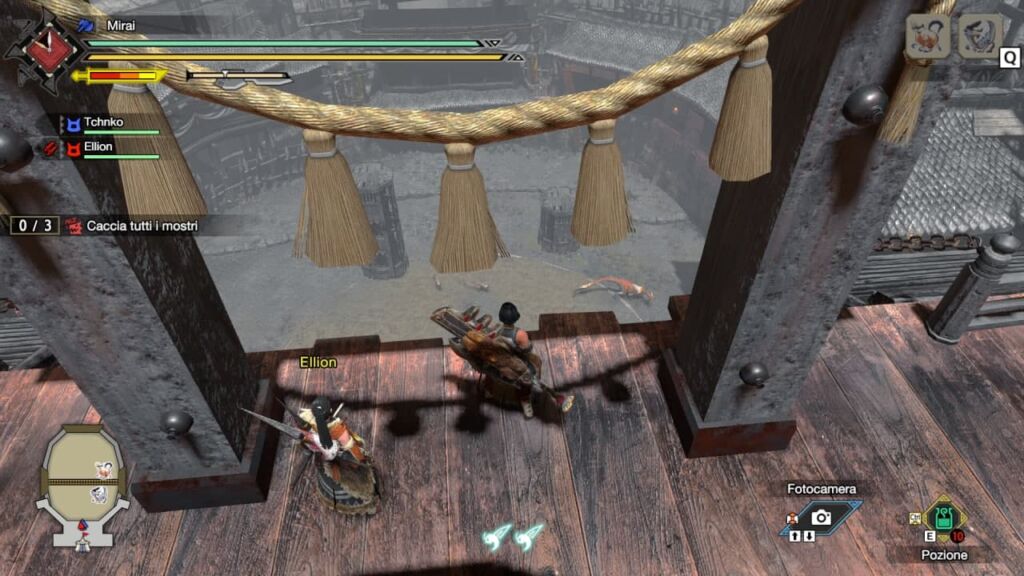Select the Fotocamera camera action
The width and height of the screenshot is (1024, 576).
click(821, 516)
